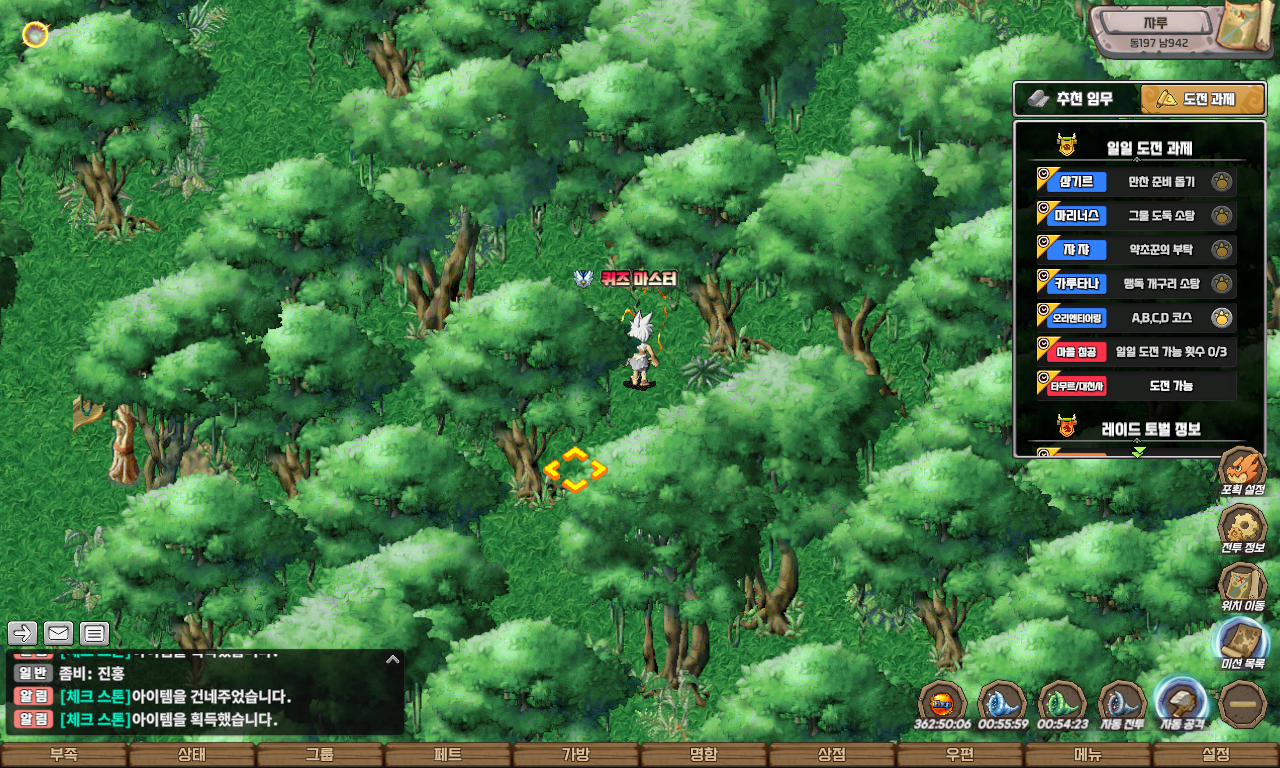Open the 페트 (pet) menu
This screenshot has width=1280, height=768.
[448, 755]
